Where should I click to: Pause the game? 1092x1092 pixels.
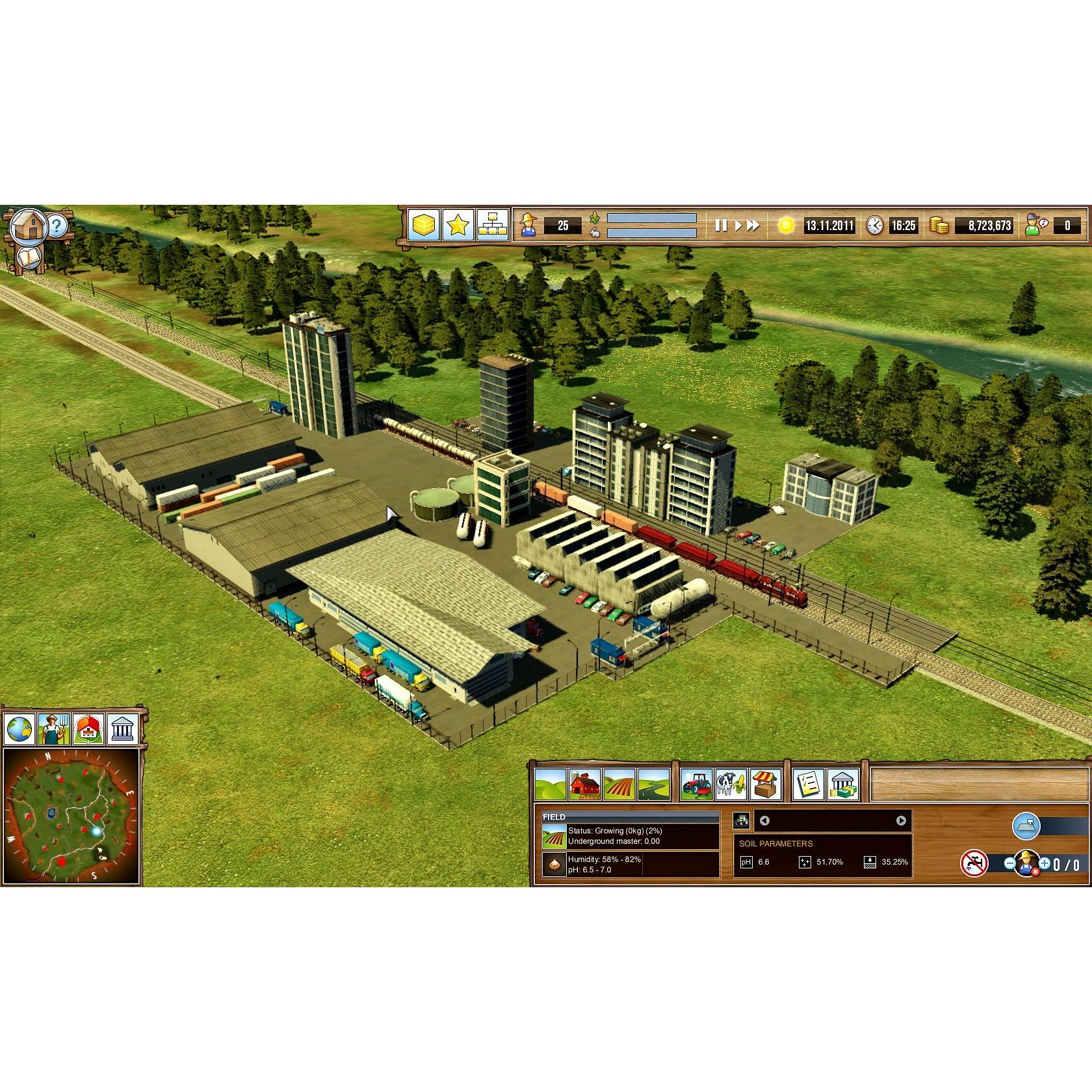(720, 226)
